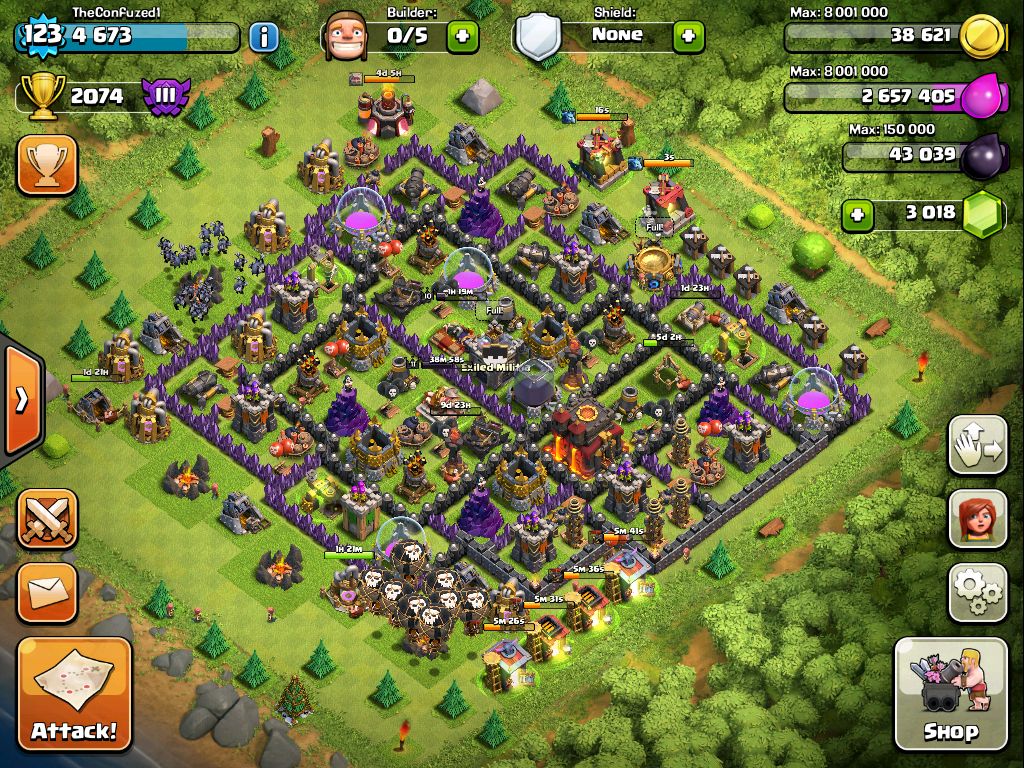
Task: Add a builder with the green plus
Action: [x=462, y=37]
